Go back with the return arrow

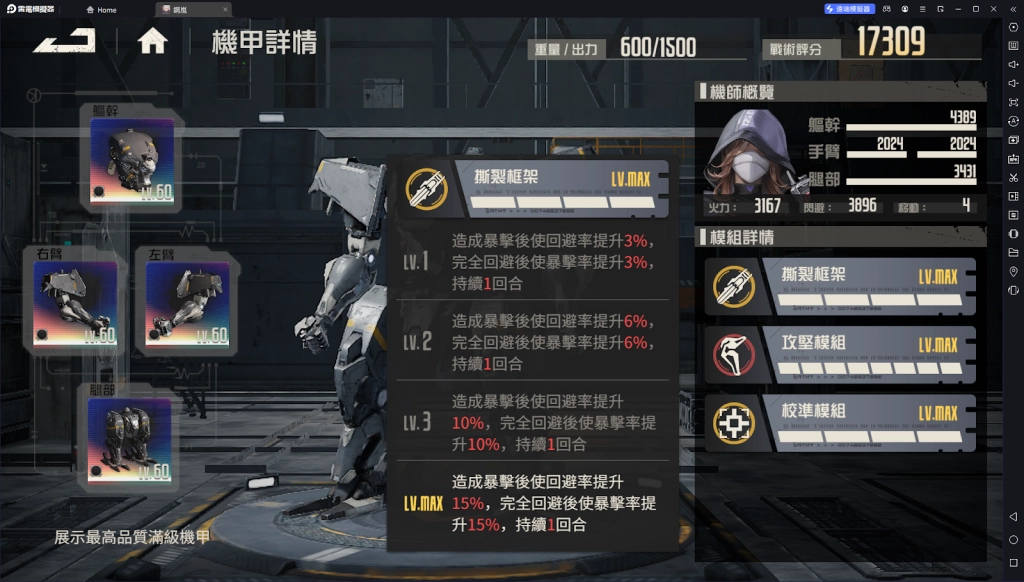click(x=64, y=41)
